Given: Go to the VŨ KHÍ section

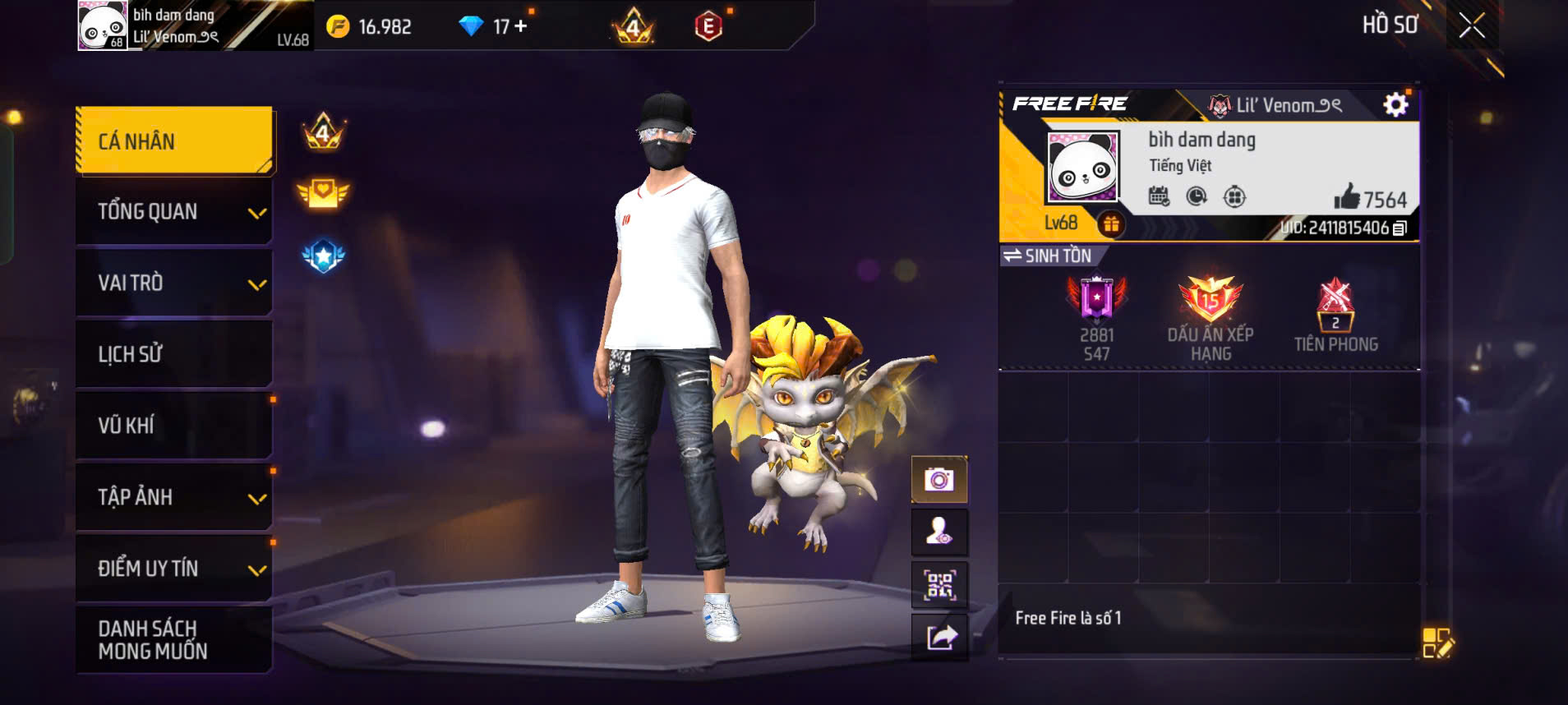Looking at the screenshot, I should [174, 426].
